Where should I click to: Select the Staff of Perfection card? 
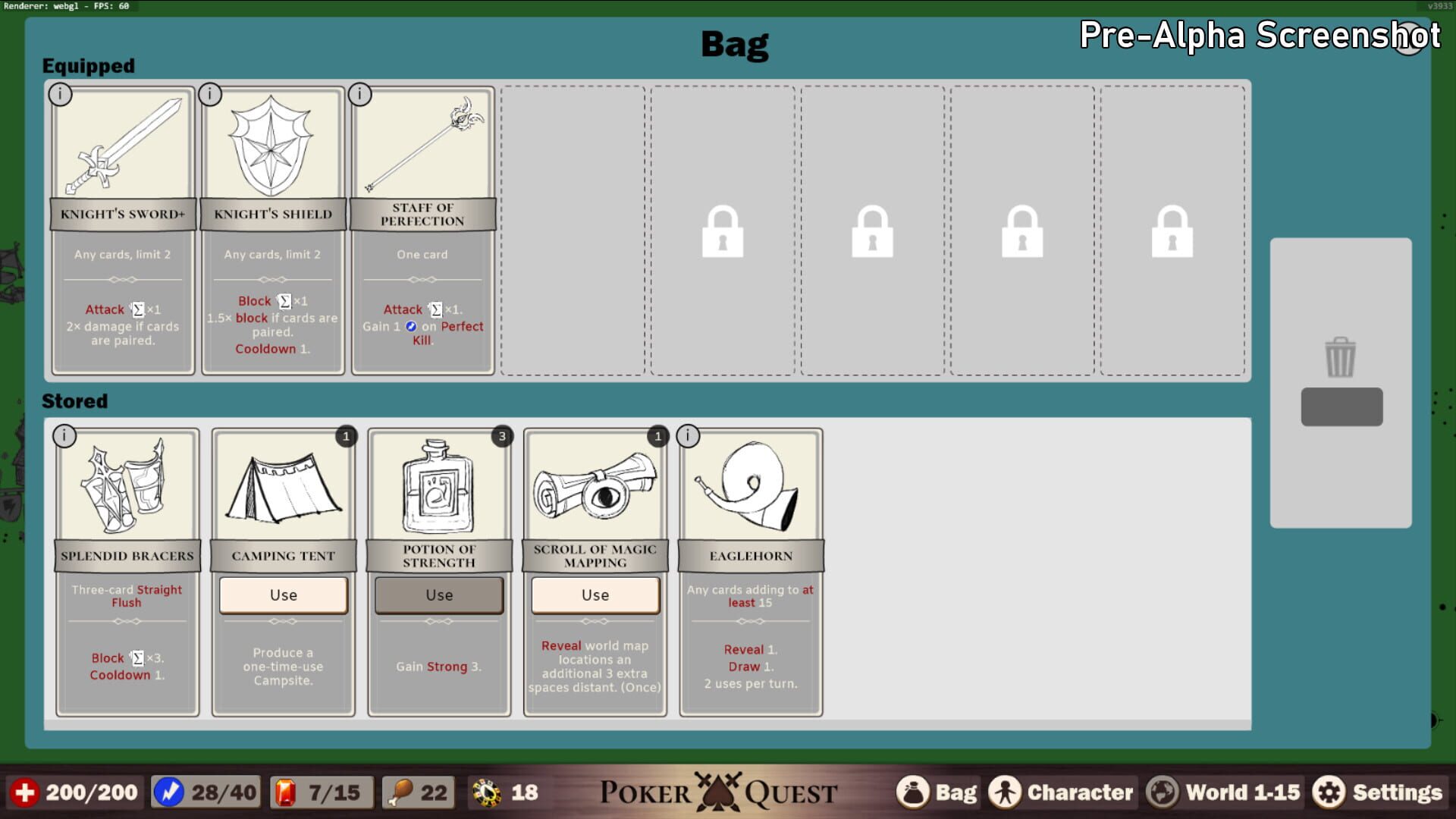tap(422, 227)
